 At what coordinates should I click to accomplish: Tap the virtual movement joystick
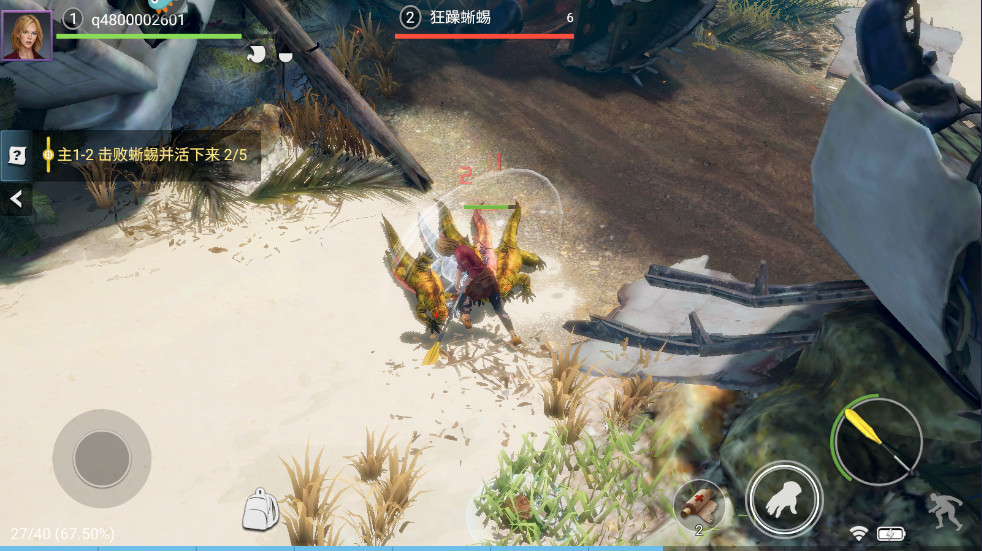[x=101, y=459]
